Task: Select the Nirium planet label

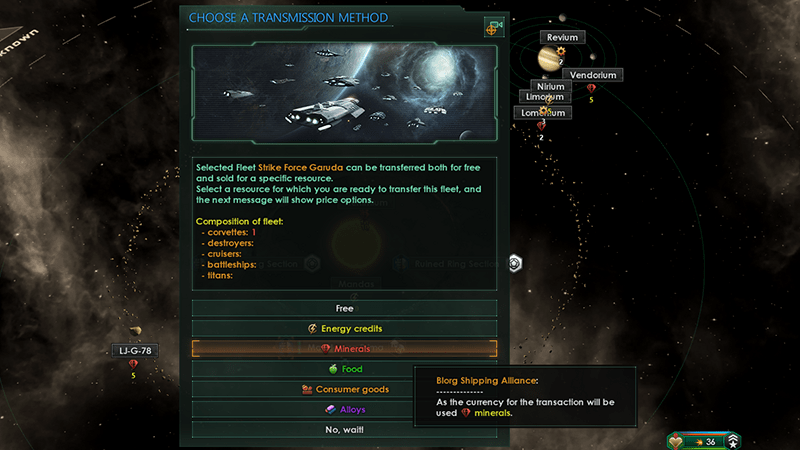Action: click(x=550, y=87)
